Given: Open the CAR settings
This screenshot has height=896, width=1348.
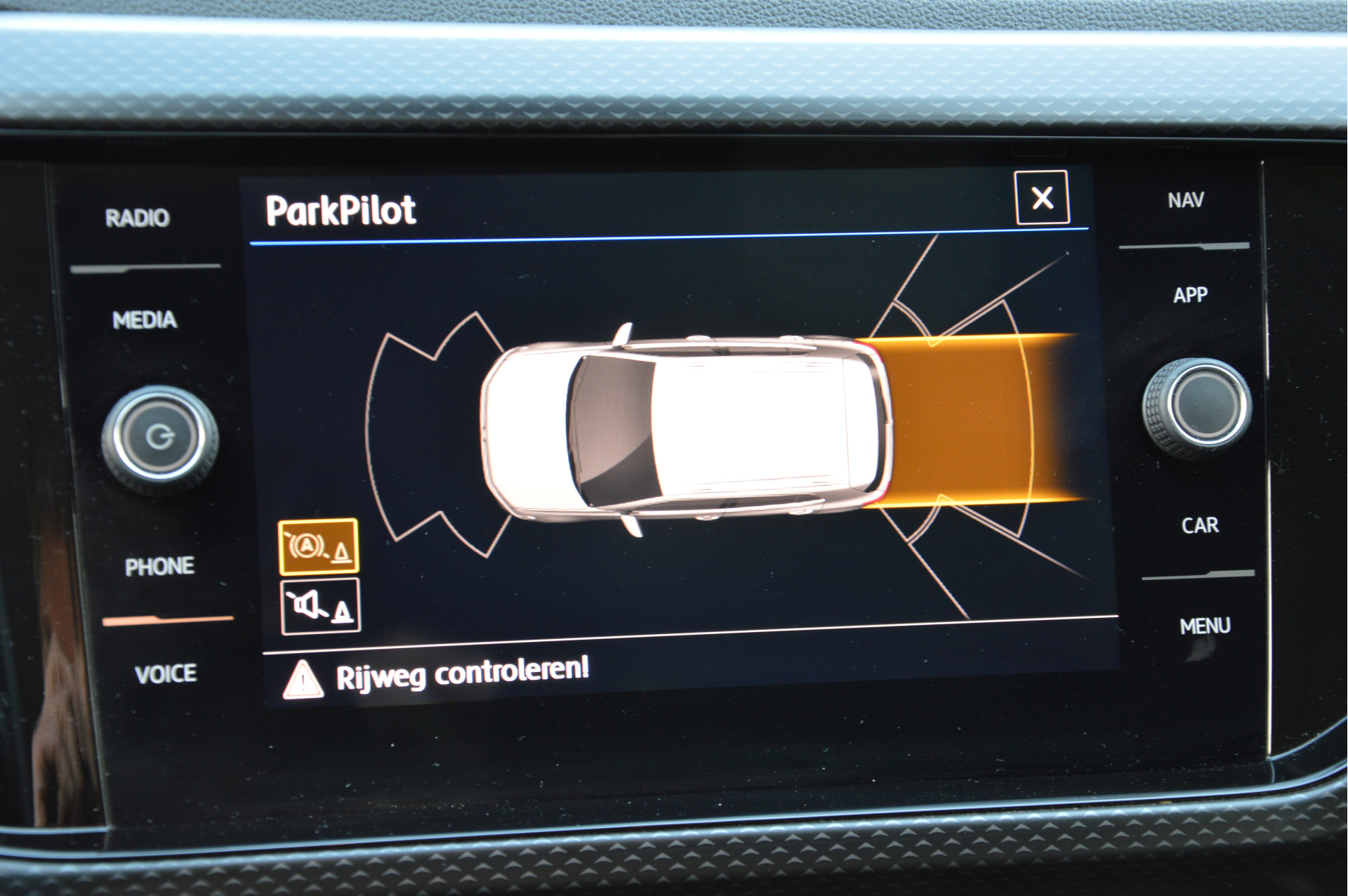Looking at the screenshot, I should (x=1200, y=525).
